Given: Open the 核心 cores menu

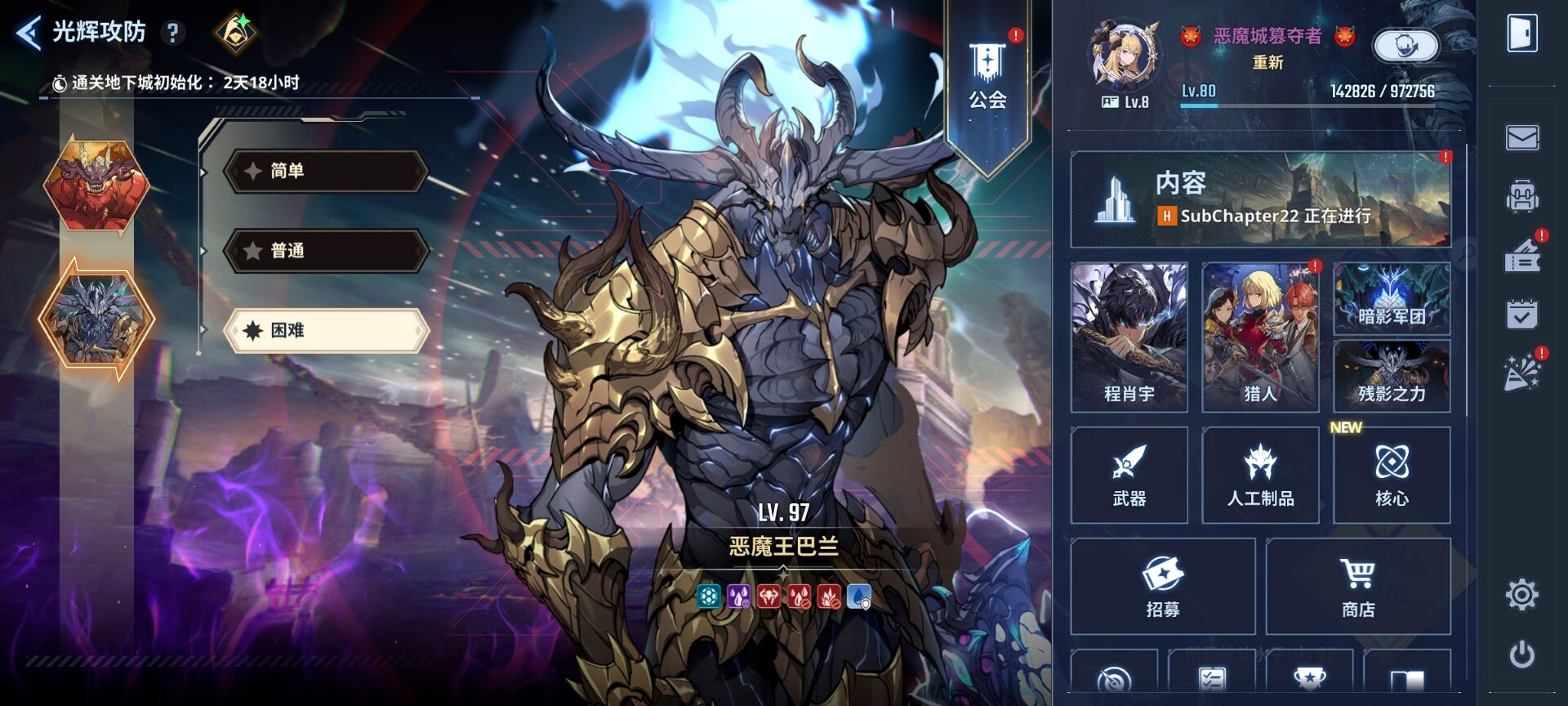Looking at the screenshot, I should pyautogui.click(x=1392, y=475).
